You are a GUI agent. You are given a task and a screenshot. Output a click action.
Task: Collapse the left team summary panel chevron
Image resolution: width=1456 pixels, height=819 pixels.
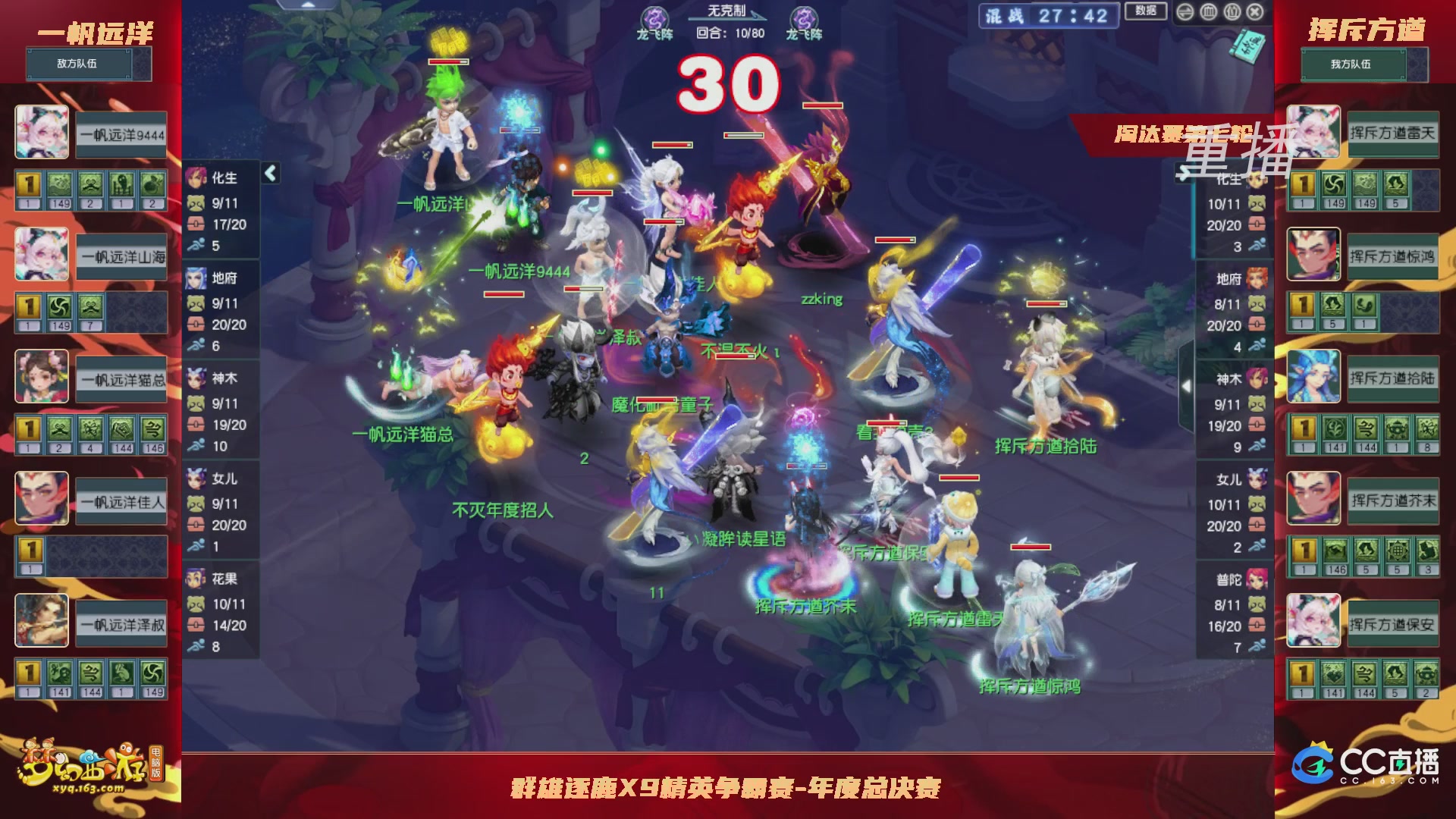pyautogui.click(x=271, y=174)
